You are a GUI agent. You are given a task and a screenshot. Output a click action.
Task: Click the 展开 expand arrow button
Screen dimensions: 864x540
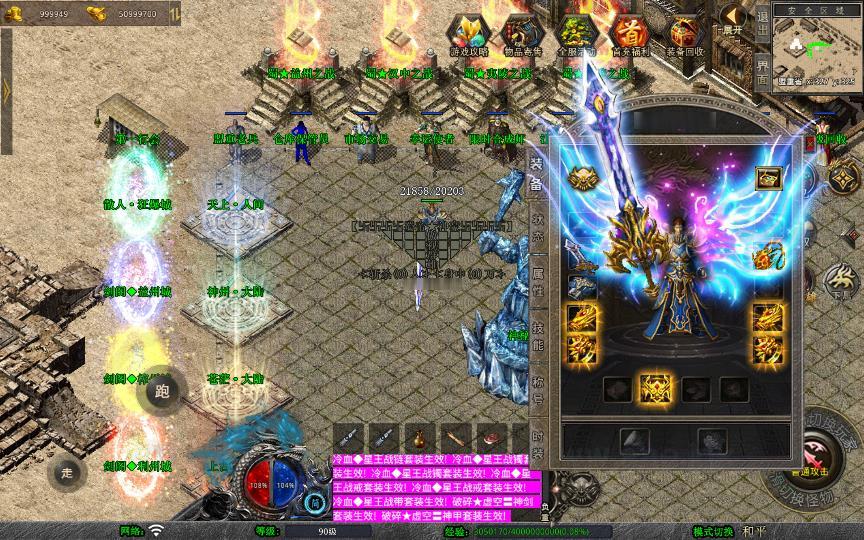coord(734,19)
